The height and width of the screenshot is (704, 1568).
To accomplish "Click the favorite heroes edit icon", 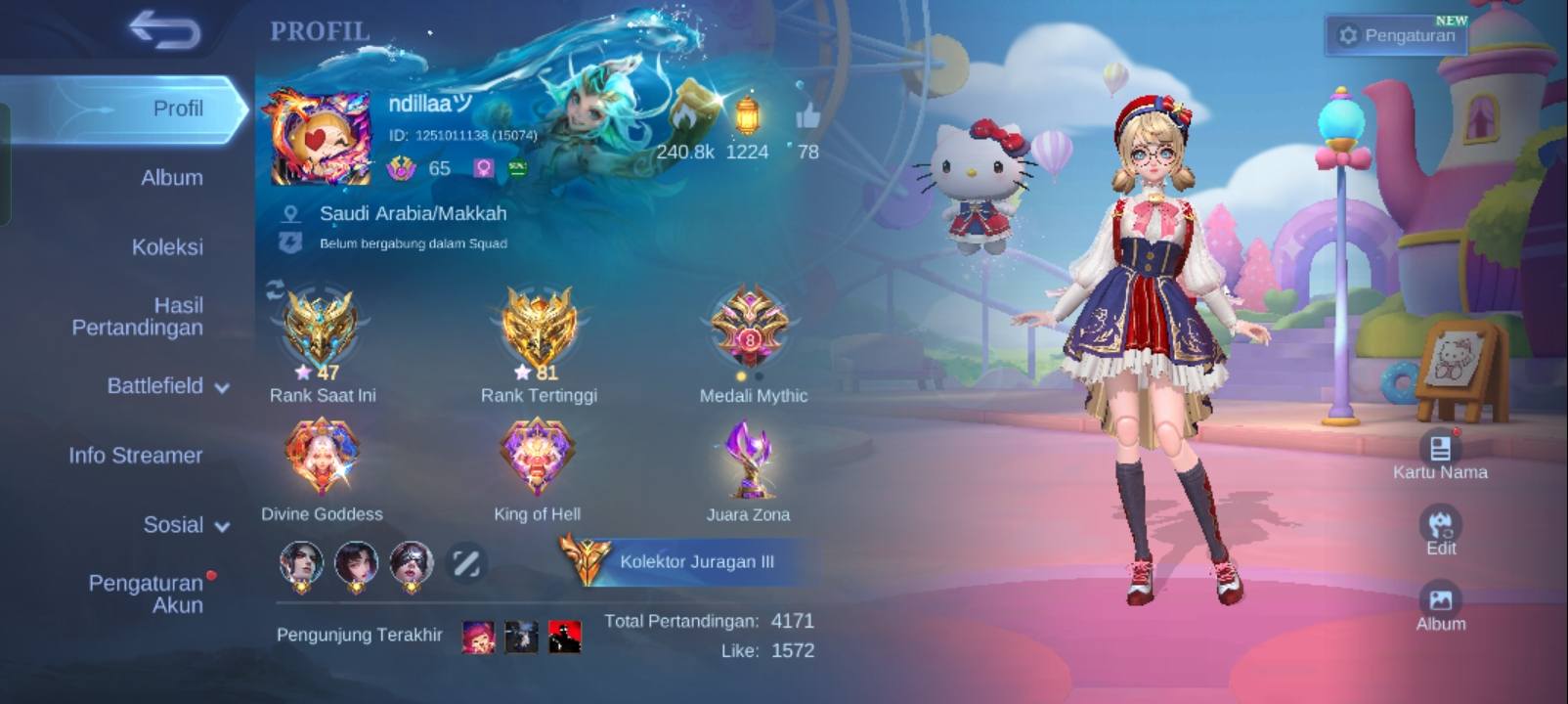I will click(465, 562).
